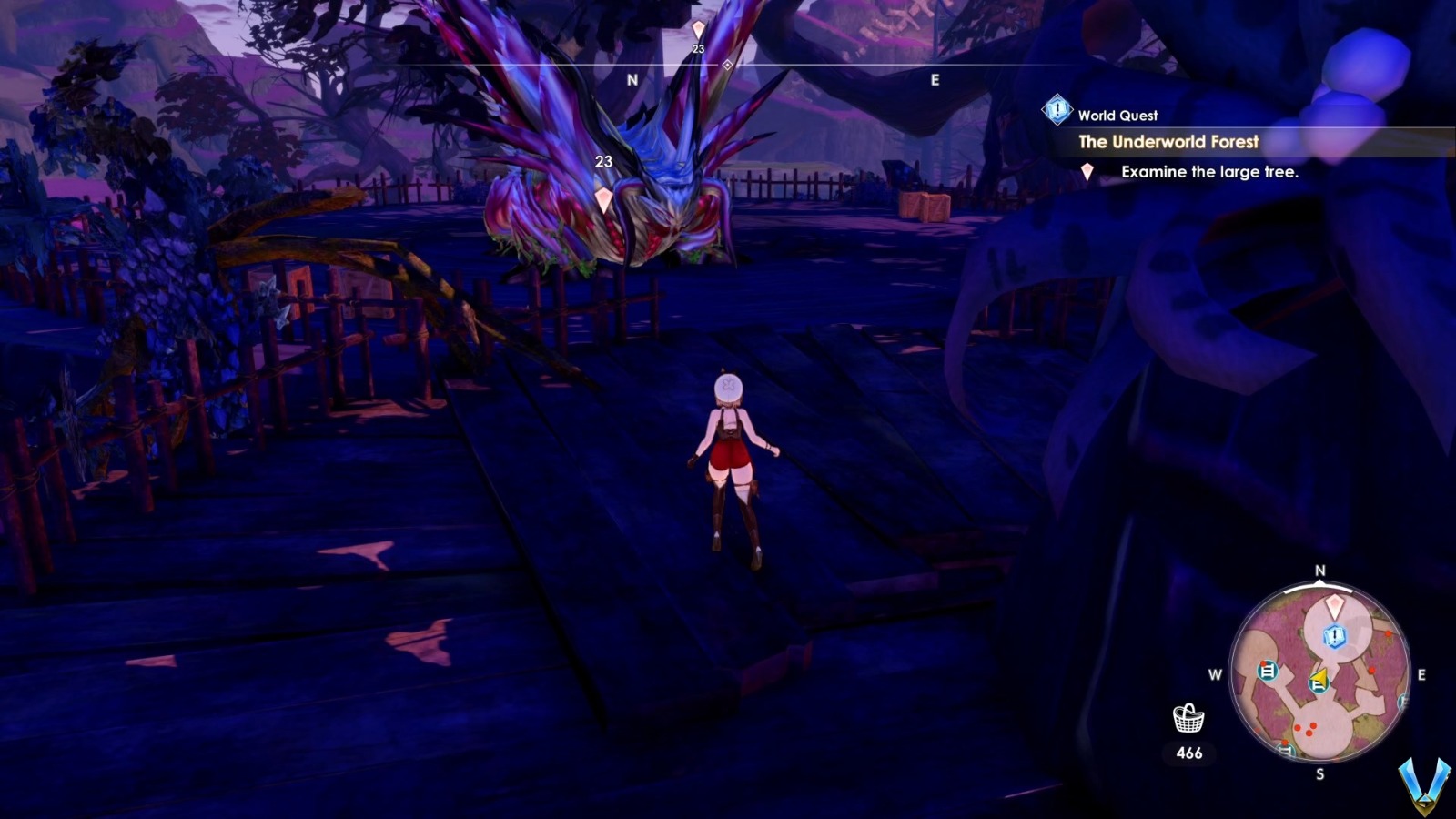Click the 466 basket count number
Screen dimensions: 1456x819
point(1188,753)
